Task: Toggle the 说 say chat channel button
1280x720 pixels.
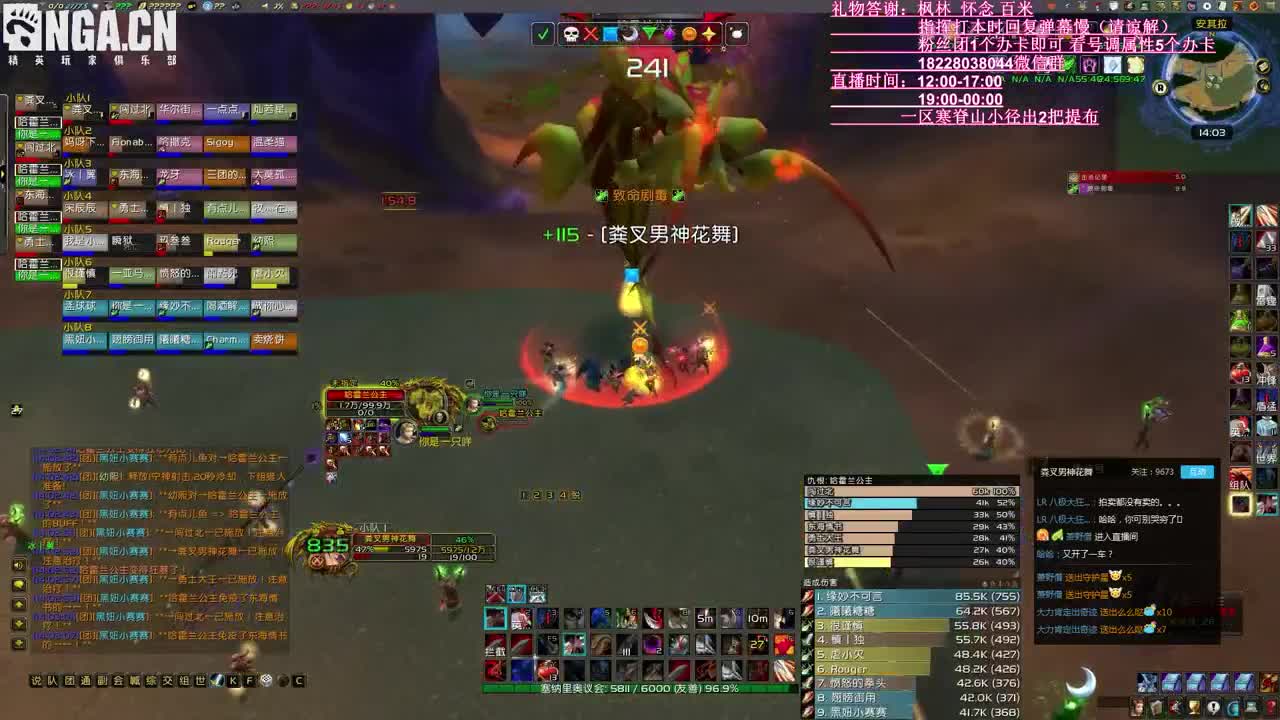Action: (x=36, y=680)
